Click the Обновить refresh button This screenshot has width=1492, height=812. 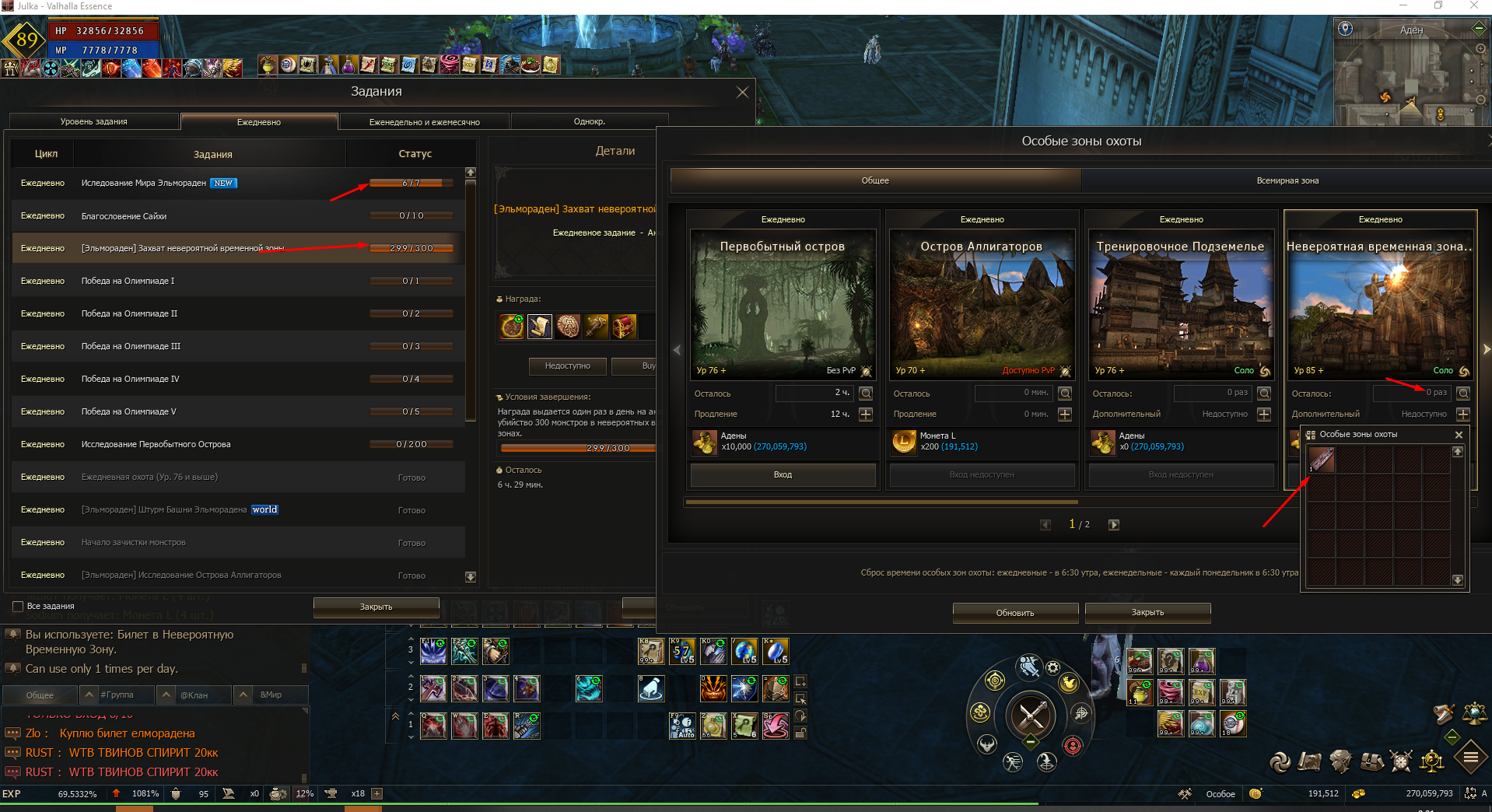coord(1014,613)
